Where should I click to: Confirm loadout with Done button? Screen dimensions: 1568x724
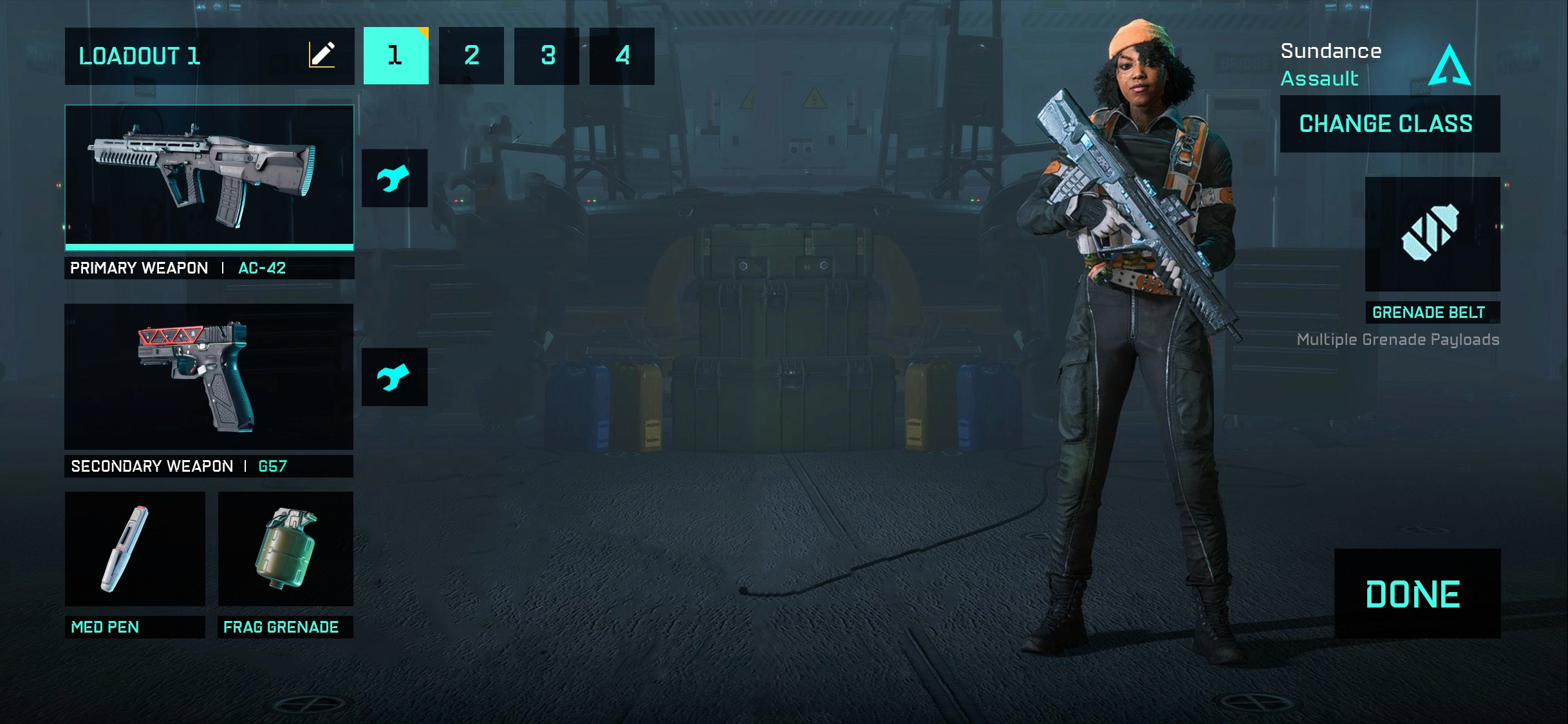[1417, 593]
